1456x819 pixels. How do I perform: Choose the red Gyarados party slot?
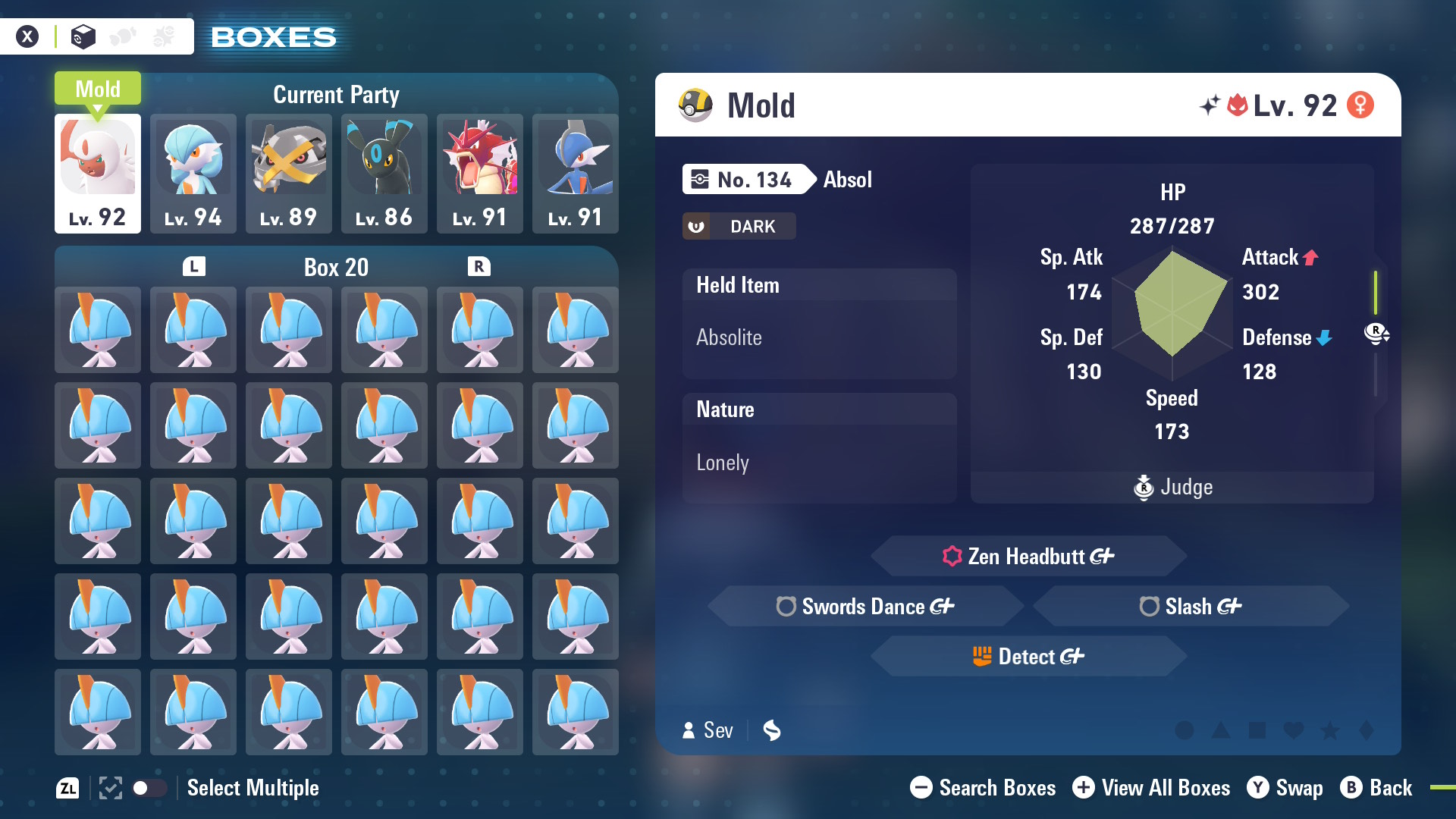click(x=480, y=173)
